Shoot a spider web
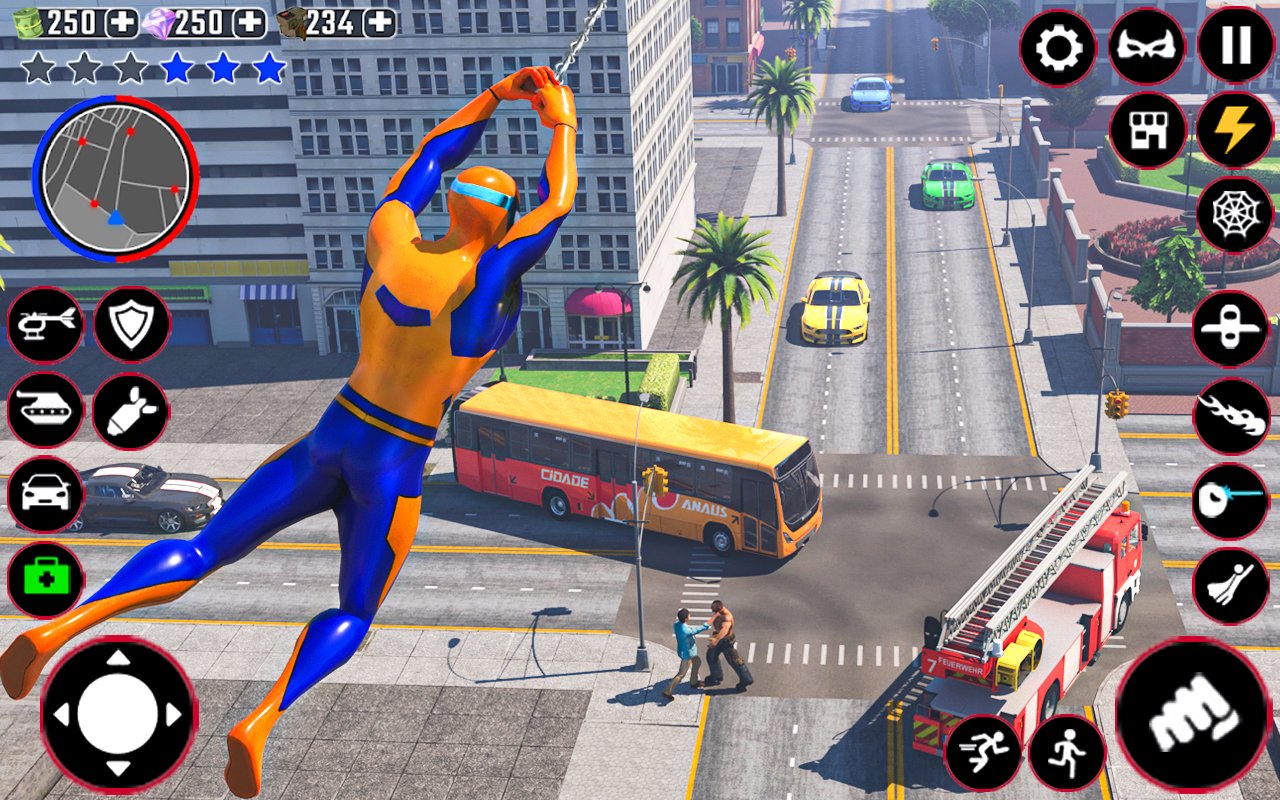Screen dimensions: 1280x800 (x=1233, y=215)
